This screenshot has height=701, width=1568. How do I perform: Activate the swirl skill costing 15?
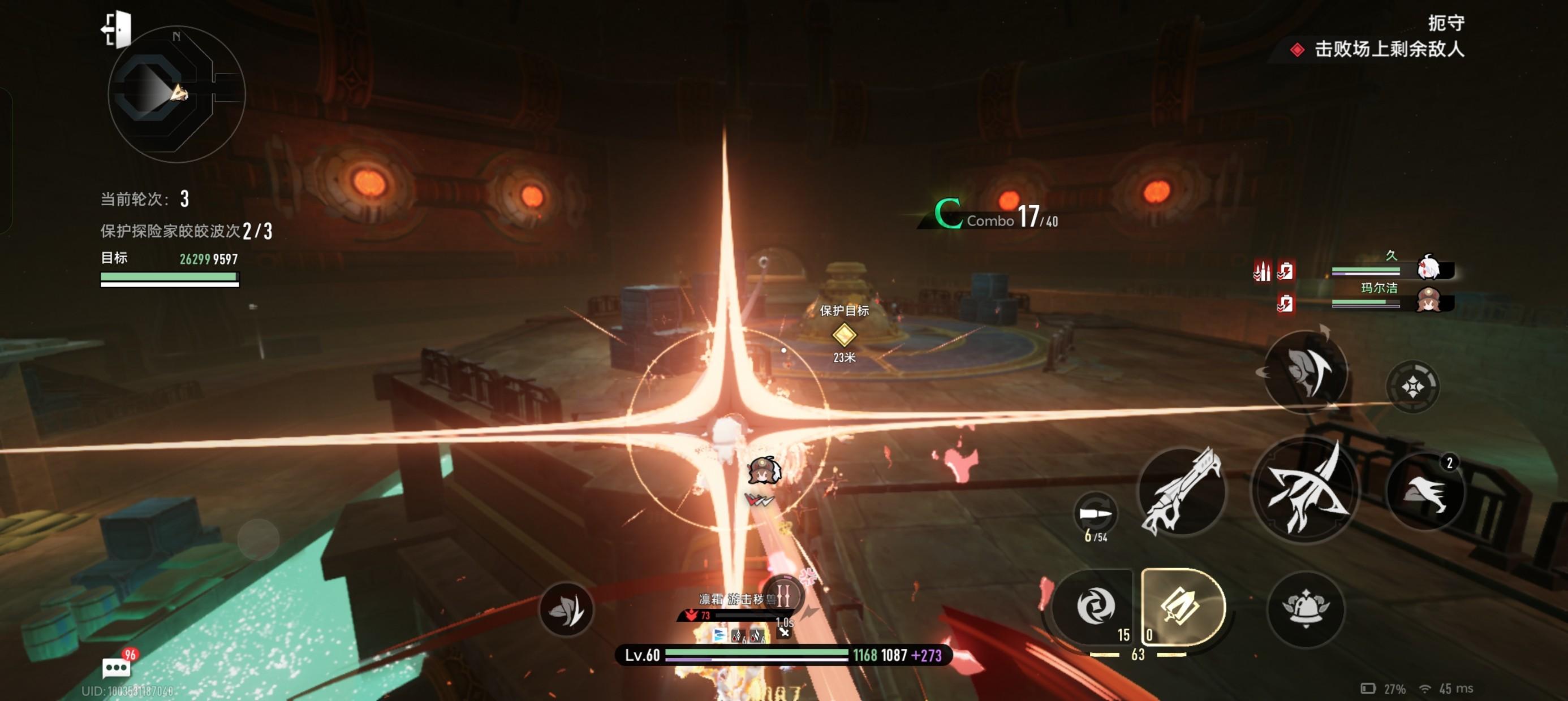[1095, 607]
